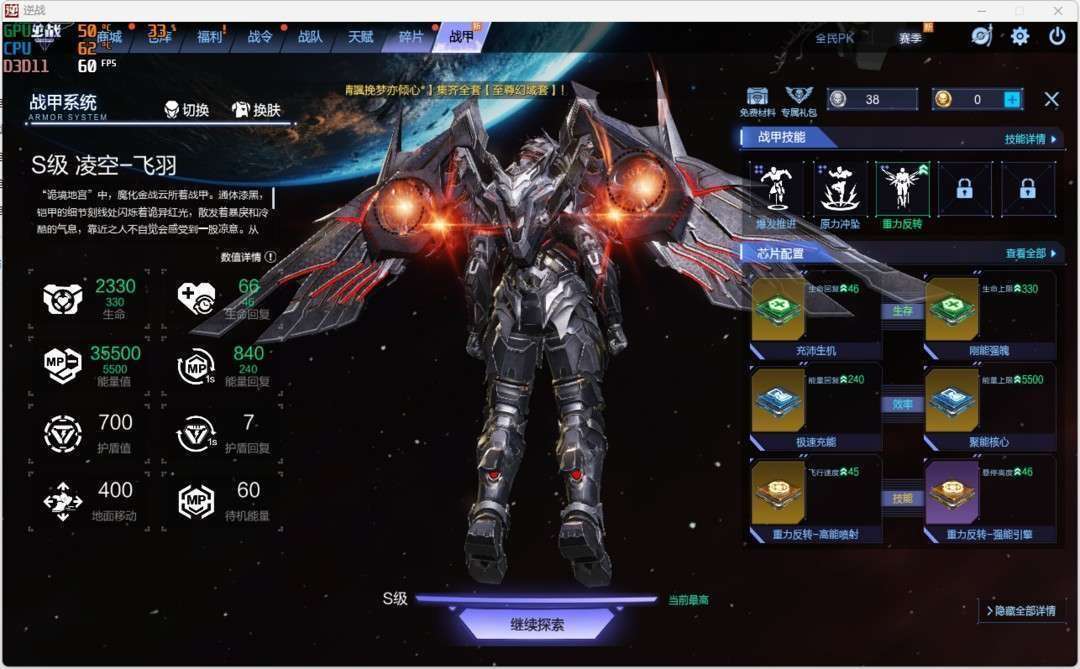The width and height of the screenshot is (1080, 669).
Task: Open the game settings gear icon
Action: click(1020, 36)
